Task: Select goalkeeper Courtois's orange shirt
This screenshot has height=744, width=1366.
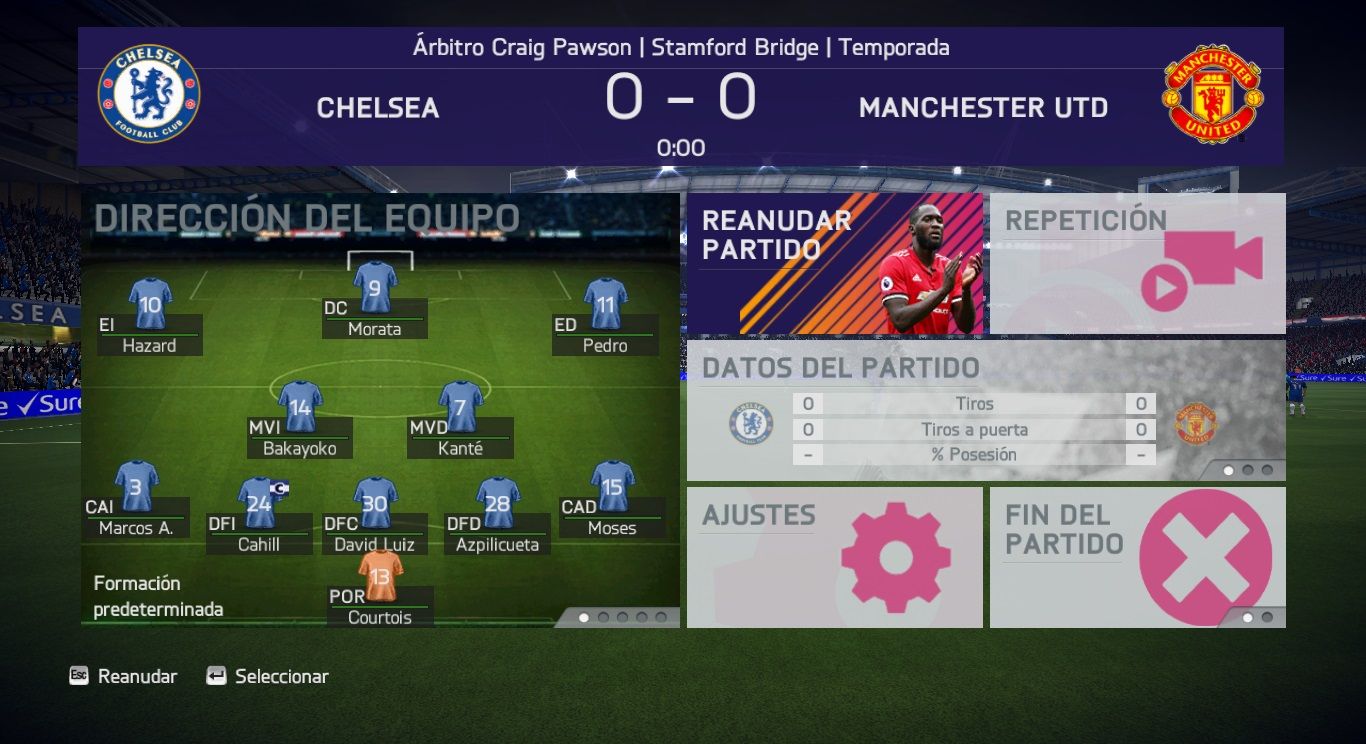Action: (x=380, y=575)
